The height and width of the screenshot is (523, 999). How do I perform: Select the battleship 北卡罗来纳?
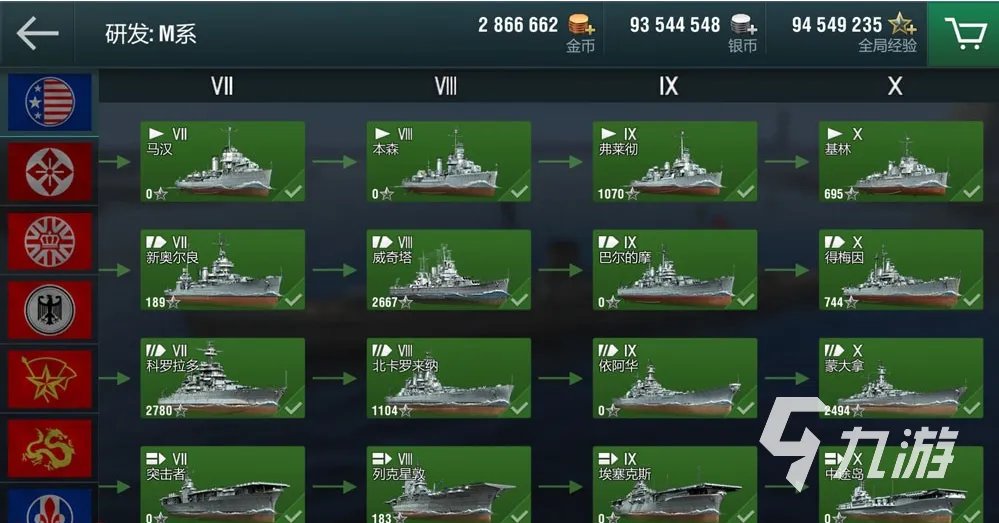[x=448, y=378]
